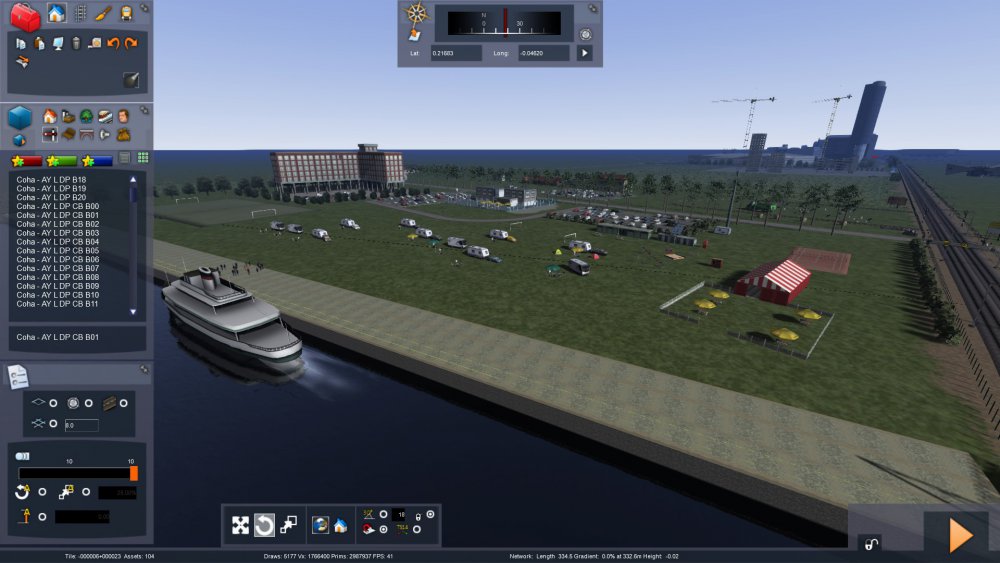
Task: Toggle the blue star filter
Action: pyautogui.click(x=99, y=160)
